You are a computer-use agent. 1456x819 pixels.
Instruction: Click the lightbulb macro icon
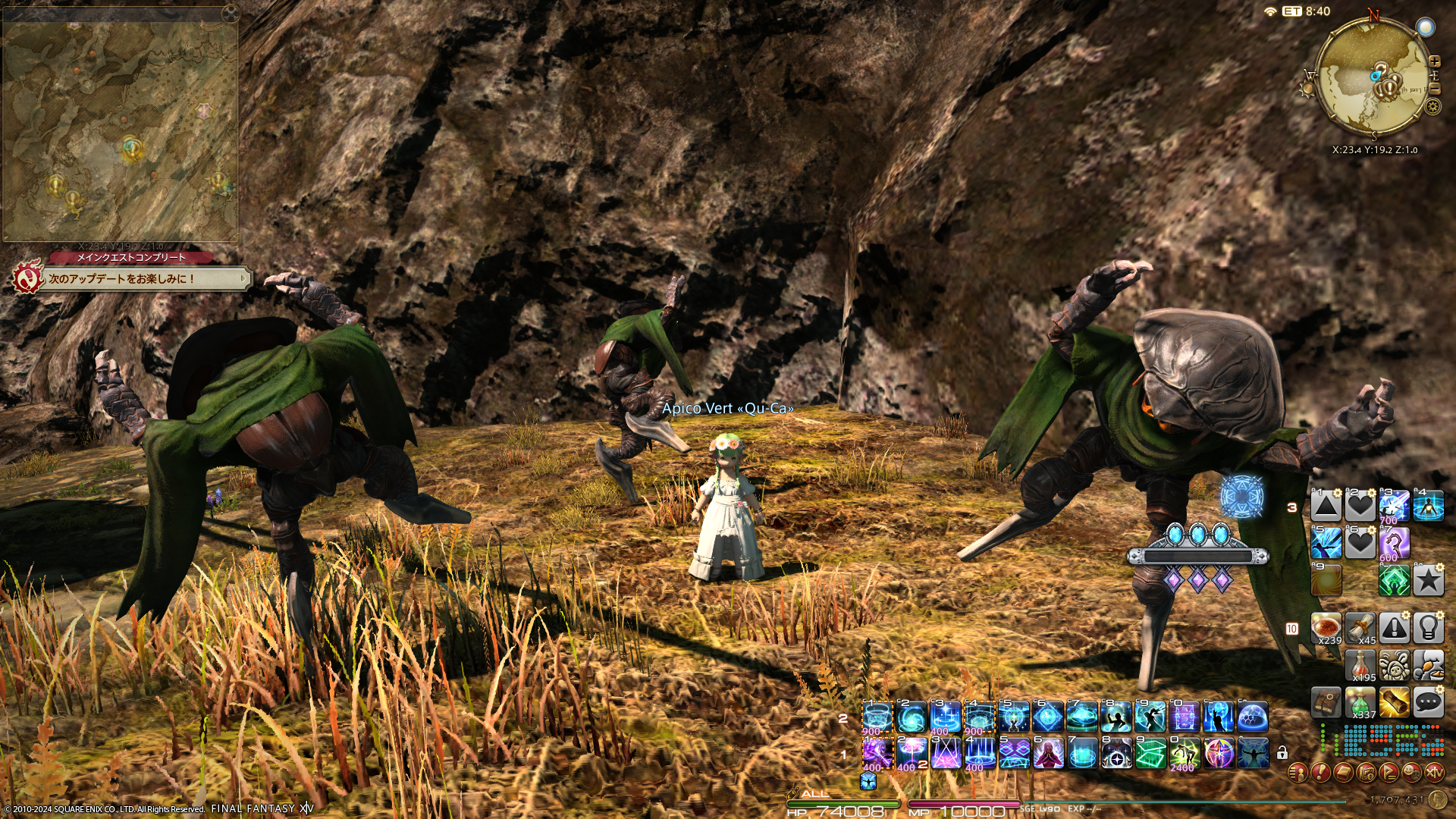coord(1428,629)
